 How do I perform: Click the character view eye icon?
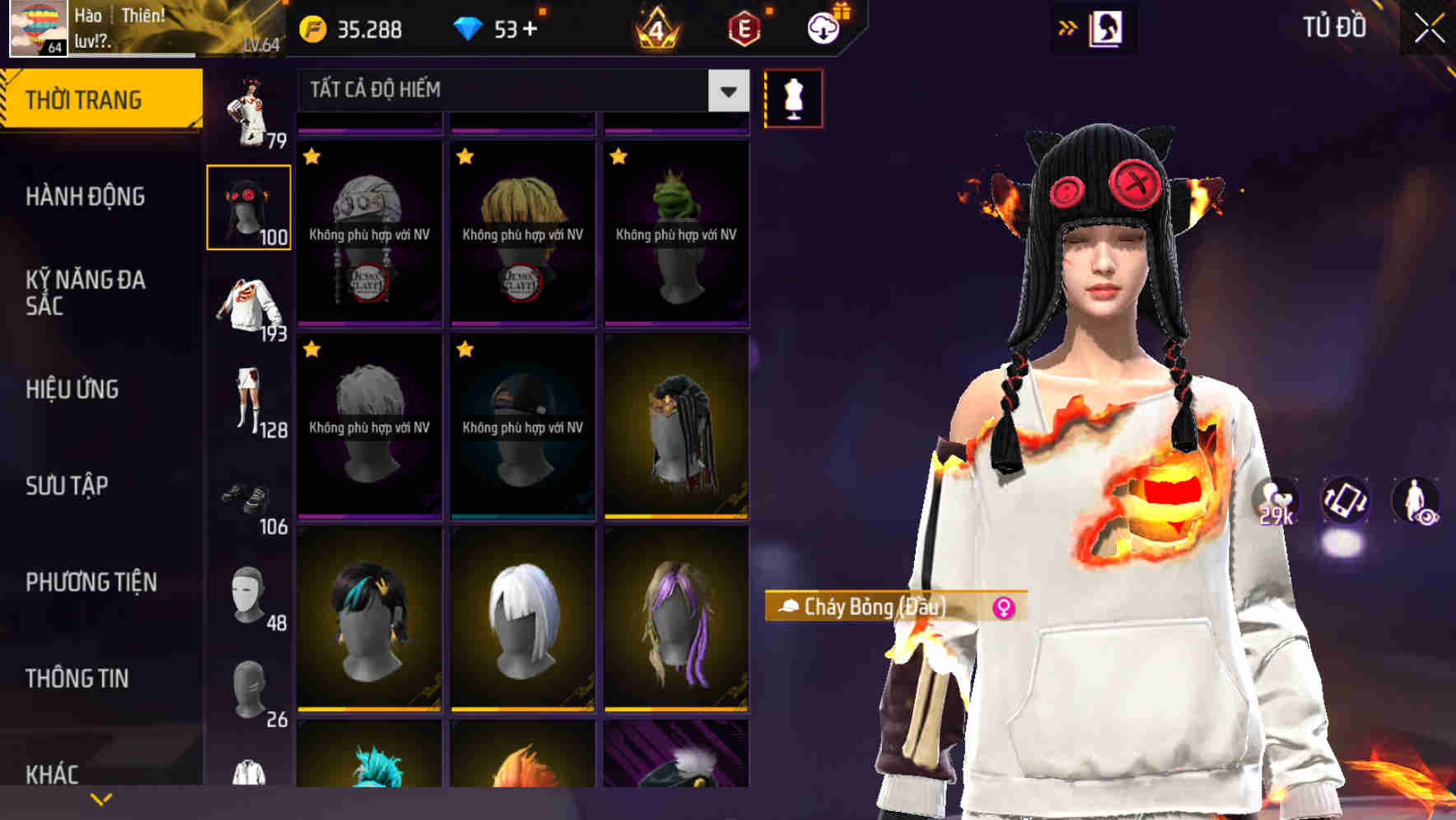1415,503
